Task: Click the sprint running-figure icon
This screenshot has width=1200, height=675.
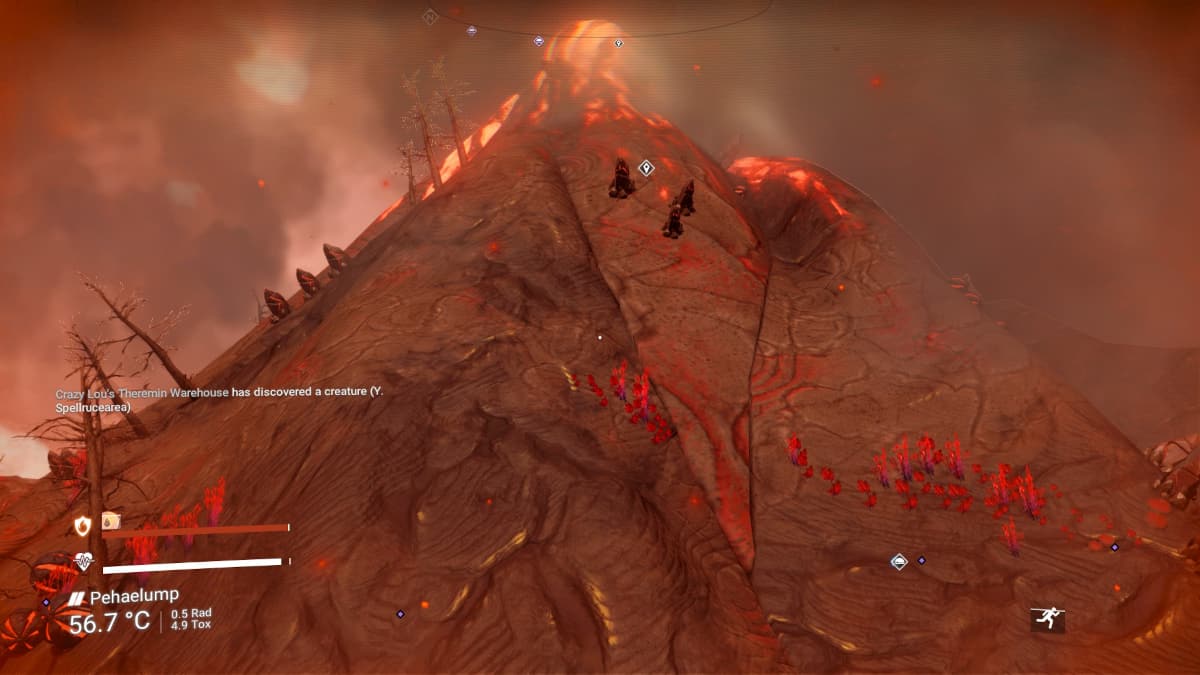Action: point(1048,619)
